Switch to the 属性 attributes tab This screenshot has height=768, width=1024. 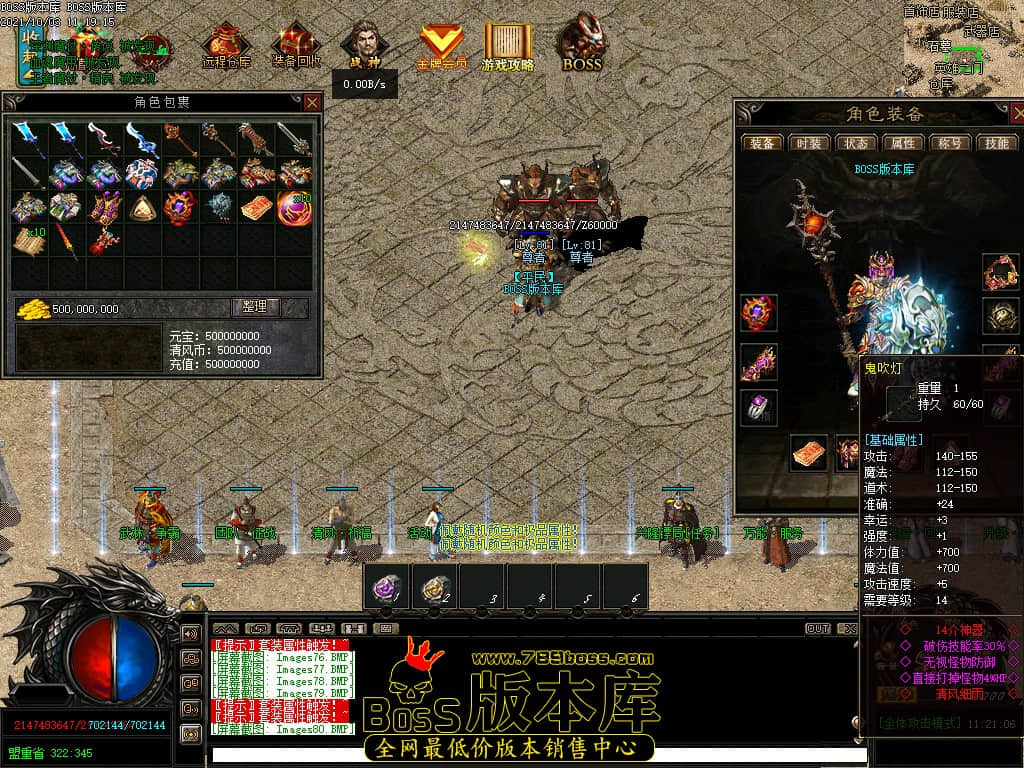tap(903, 143)
